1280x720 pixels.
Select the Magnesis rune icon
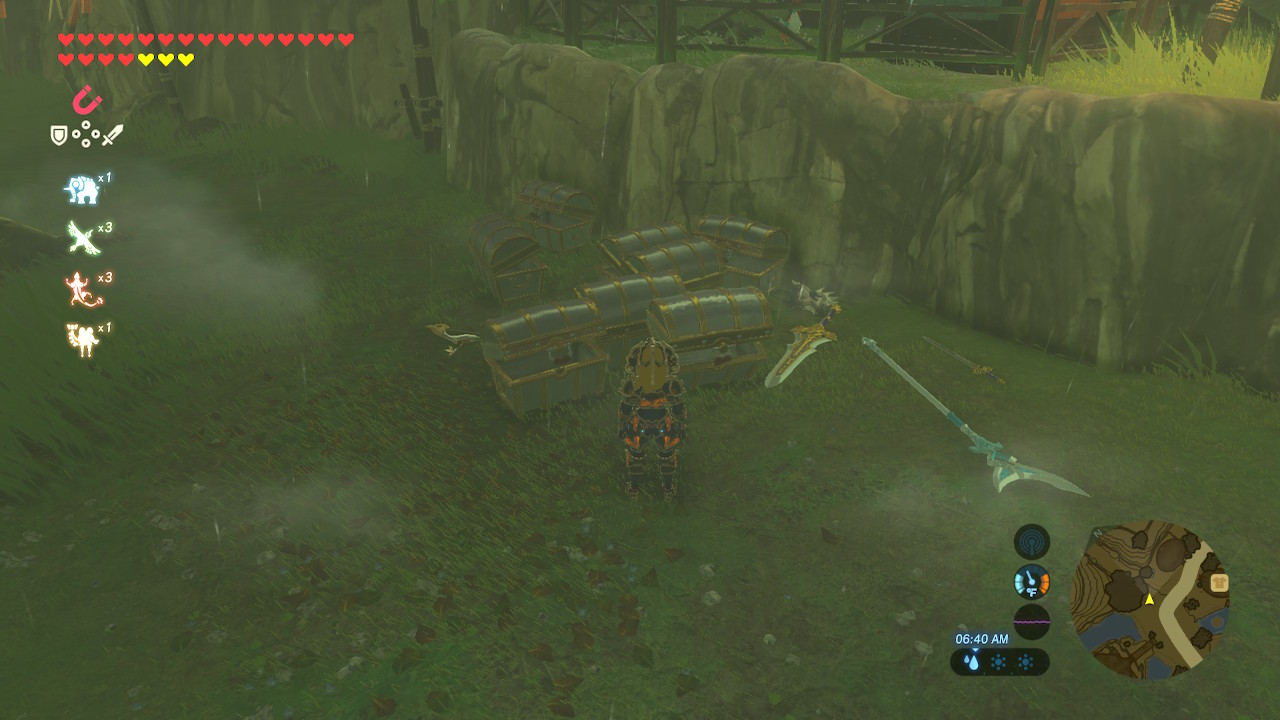point(87,100)
